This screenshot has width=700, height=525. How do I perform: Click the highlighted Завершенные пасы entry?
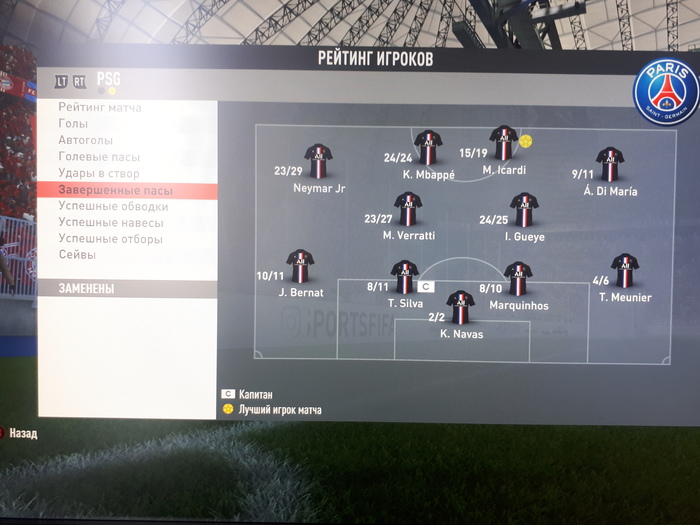click(x=115, y=190)
